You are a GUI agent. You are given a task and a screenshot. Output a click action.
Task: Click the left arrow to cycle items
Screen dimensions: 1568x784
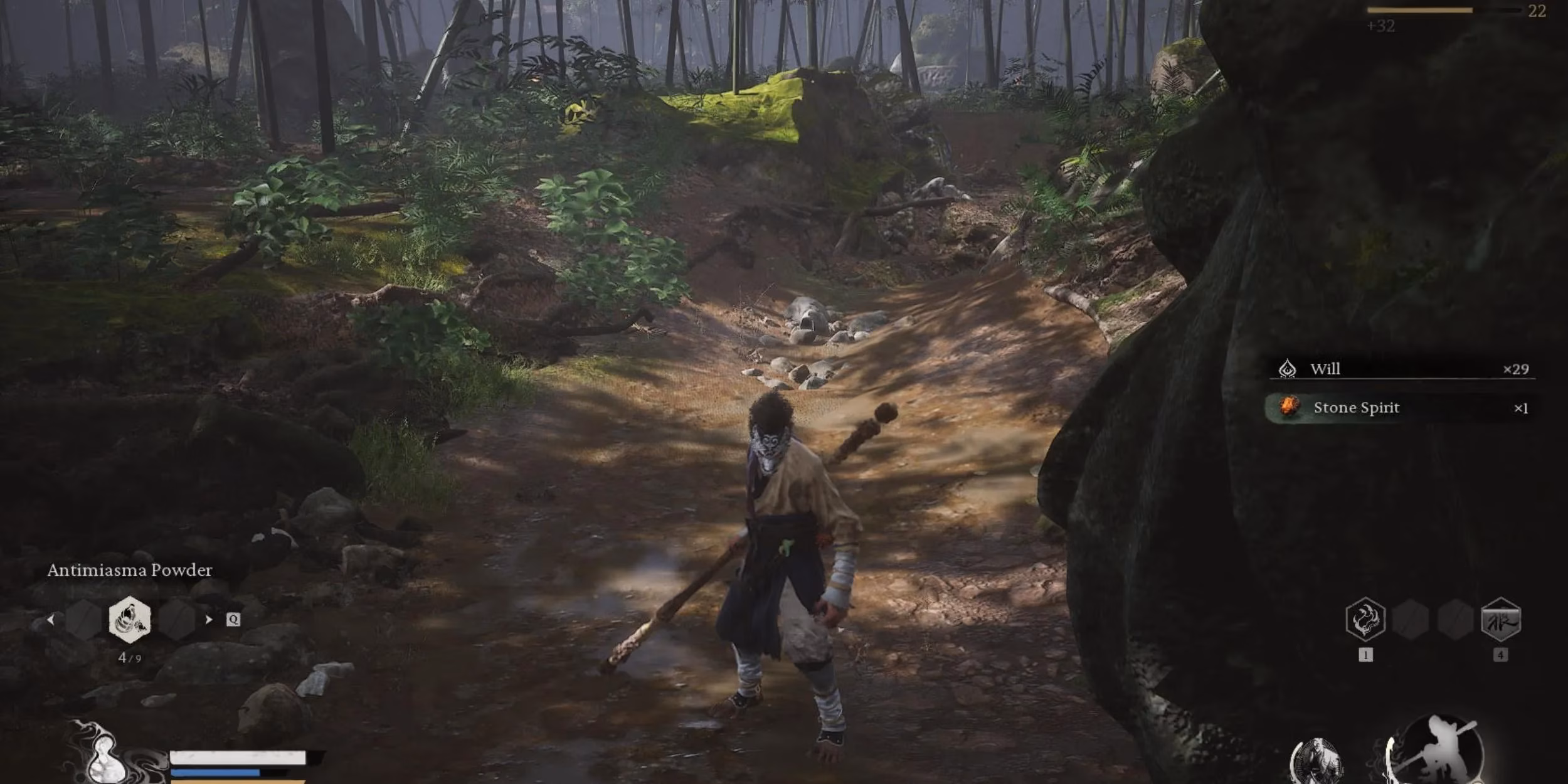click(x=50, y=620)
